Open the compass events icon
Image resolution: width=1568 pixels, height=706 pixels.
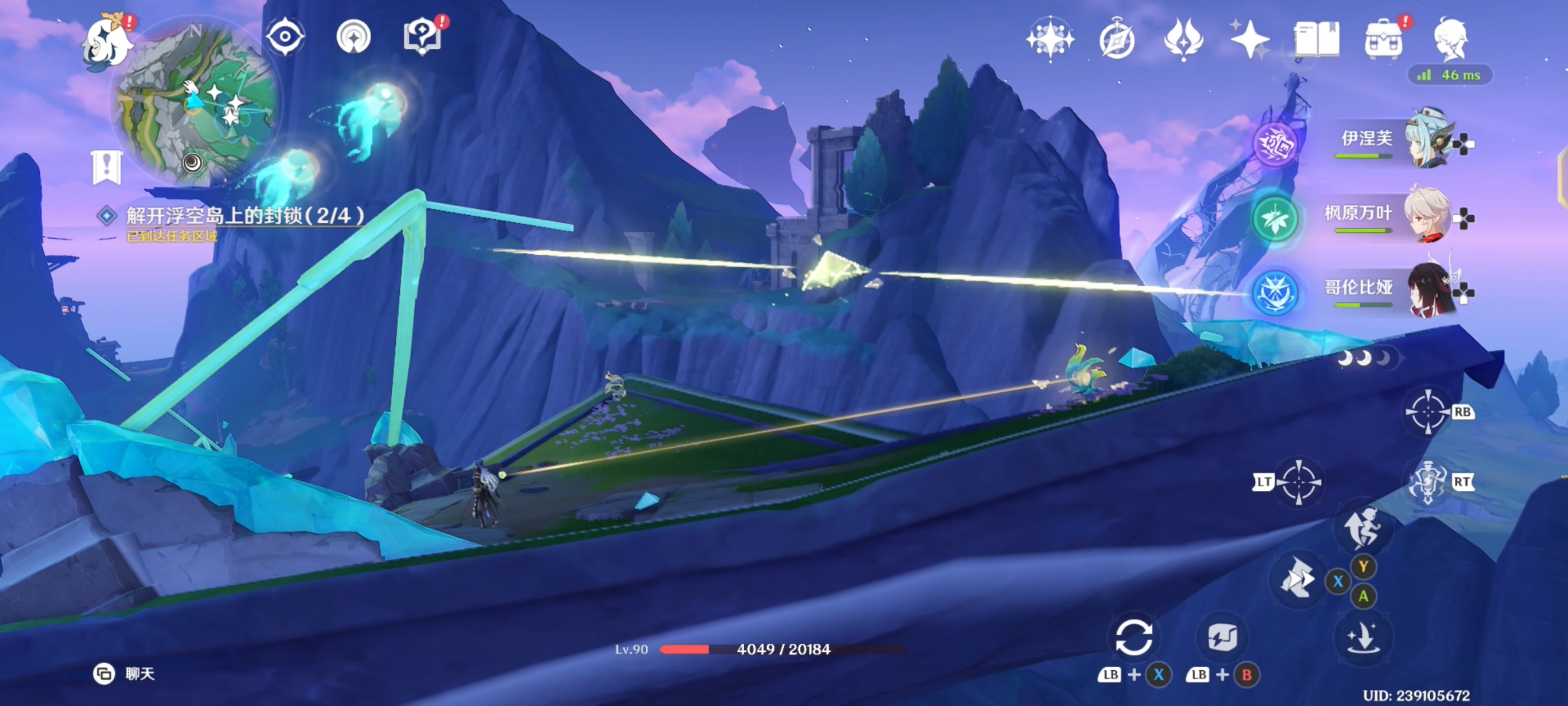click(x=1116, y=40)
